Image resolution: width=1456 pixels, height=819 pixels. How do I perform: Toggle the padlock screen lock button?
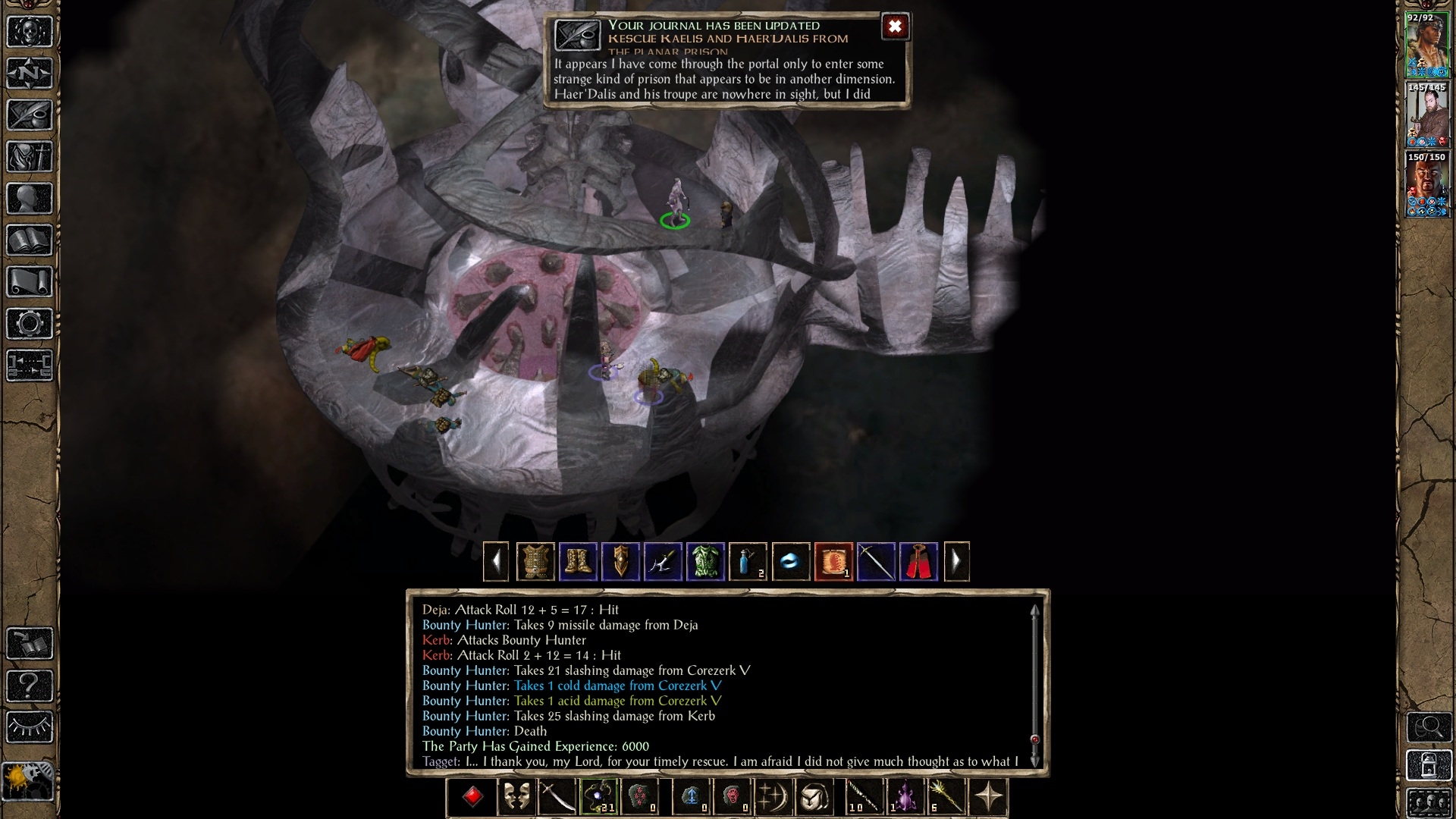point(1429,766)
